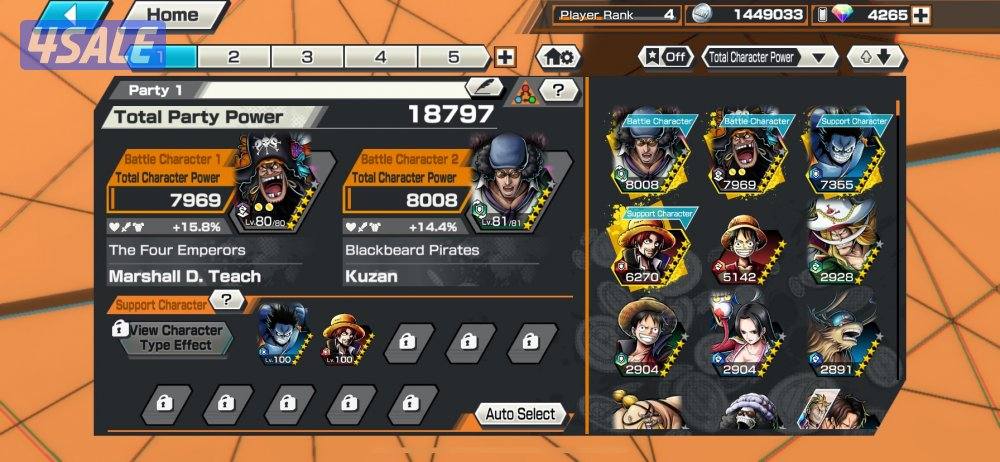View Character Type Effect info

coord(169,338)
